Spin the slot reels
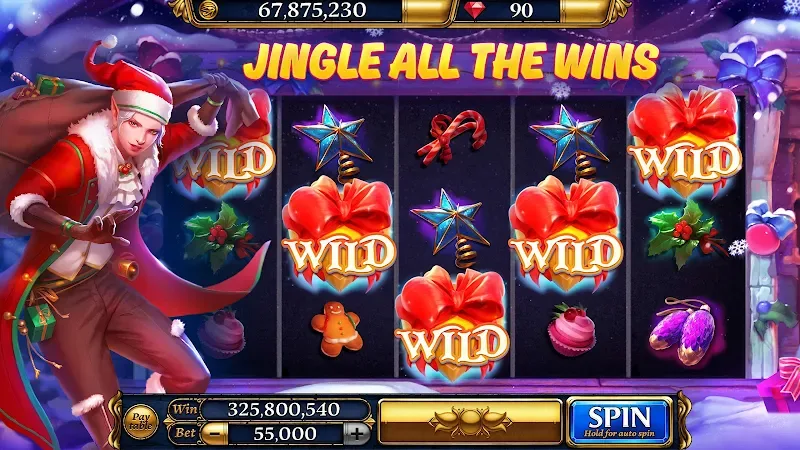Image resolution: width=800 pixels, height=450 pixels. pos(619,421)
